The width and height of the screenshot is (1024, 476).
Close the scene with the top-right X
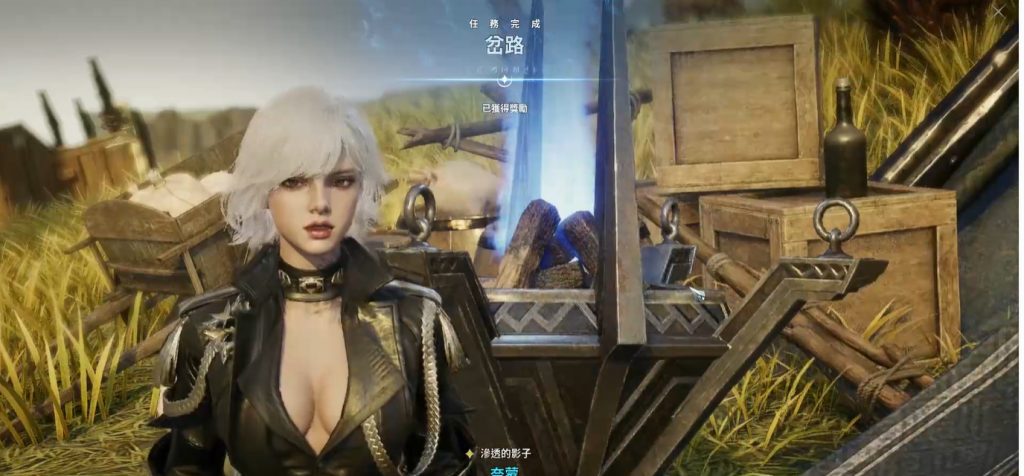click(999, 11)
